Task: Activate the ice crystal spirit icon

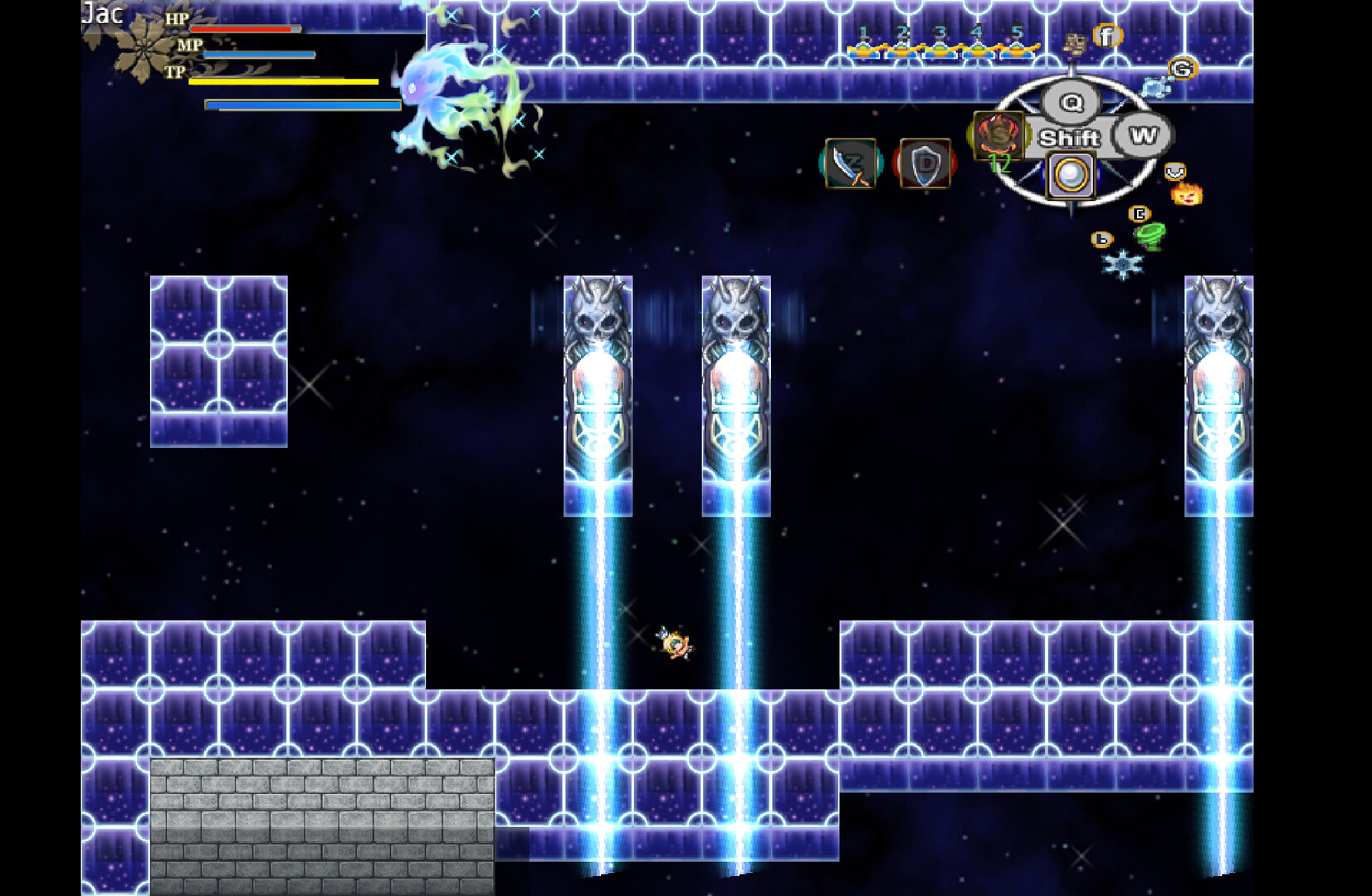Action: (1155, 86)
